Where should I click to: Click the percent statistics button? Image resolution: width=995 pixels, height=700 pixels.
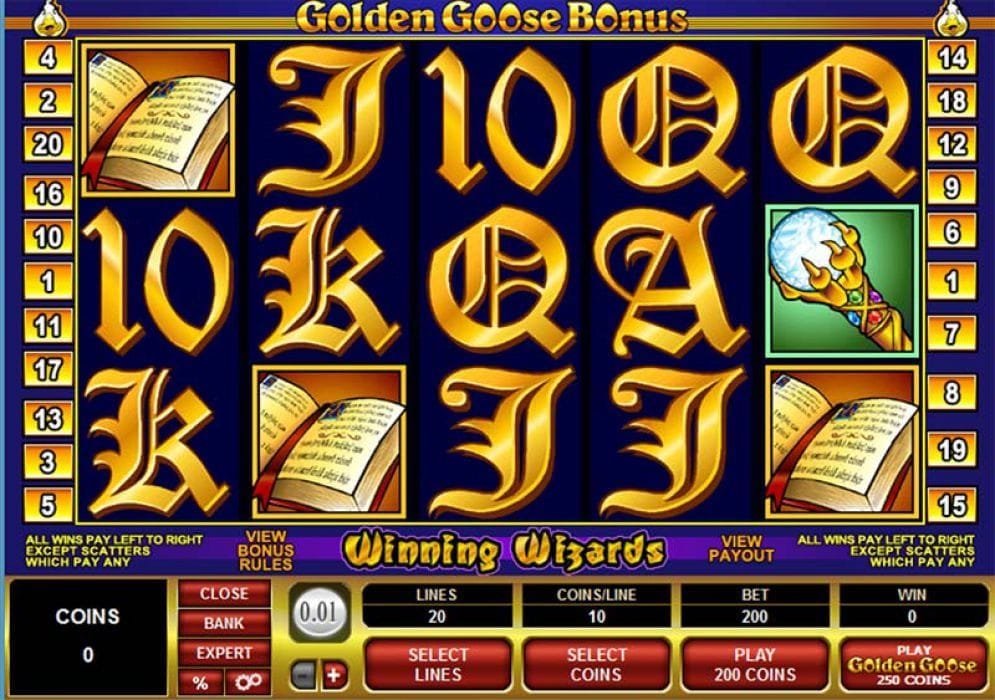pyautogui.click(x=200, y=682)
